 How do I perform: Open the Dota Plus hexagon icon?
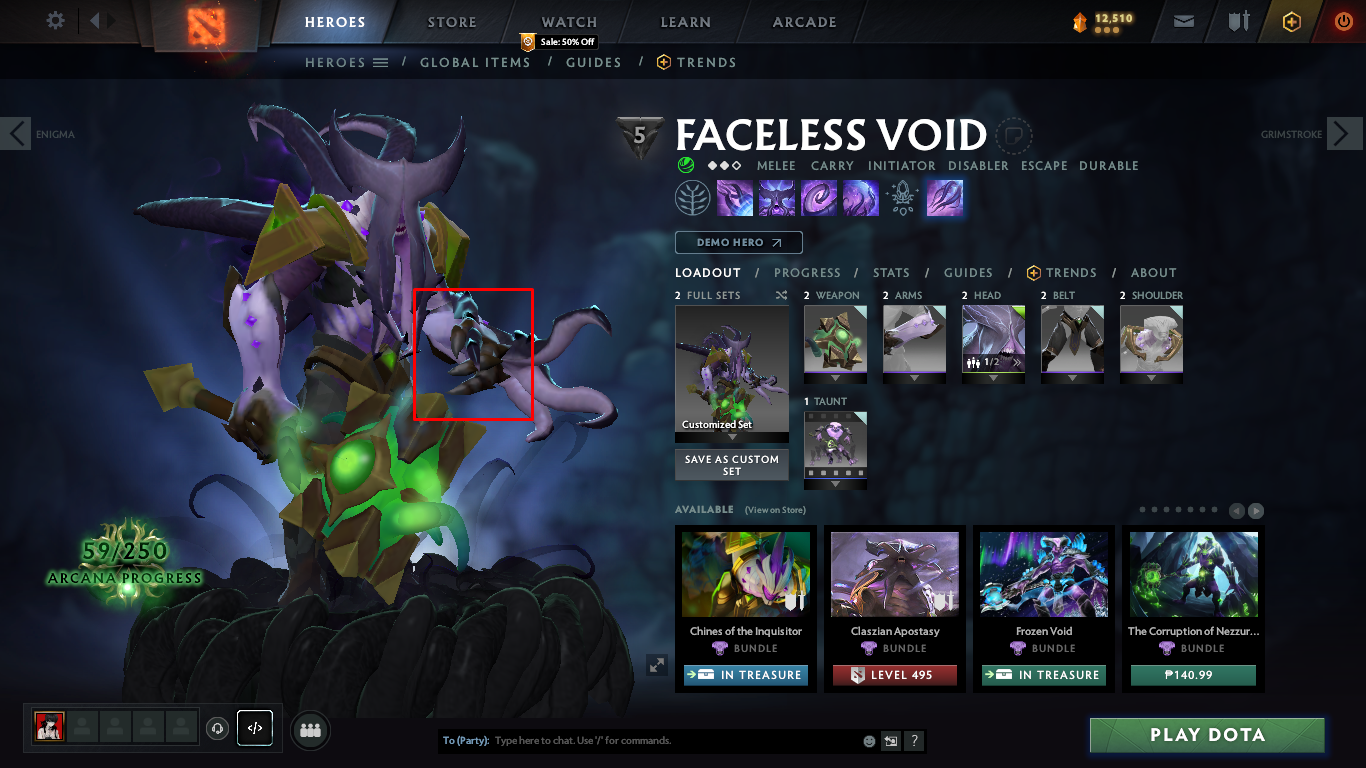click(x=1291, y=21)
